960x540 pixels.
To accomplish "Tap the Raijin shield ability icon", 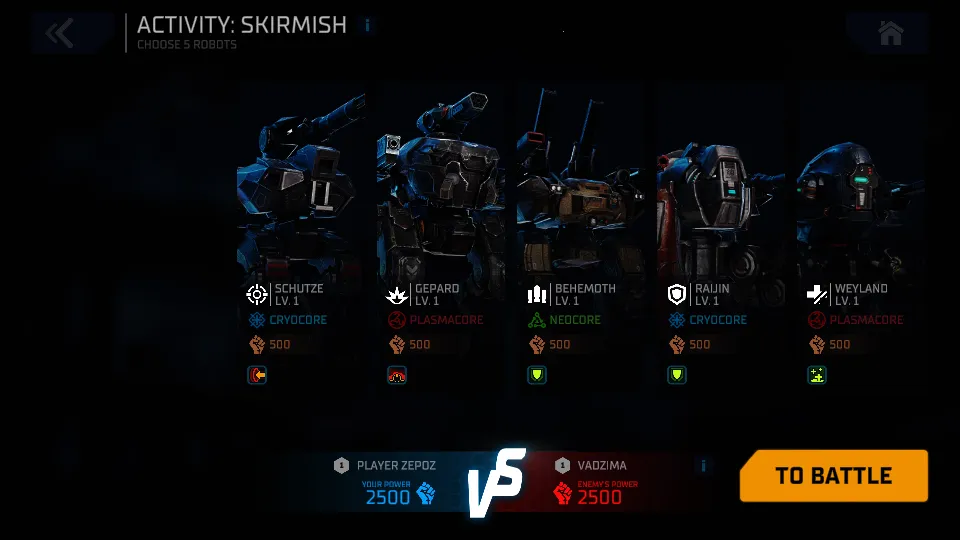I will pyautogui.click(x=677, y=375).
